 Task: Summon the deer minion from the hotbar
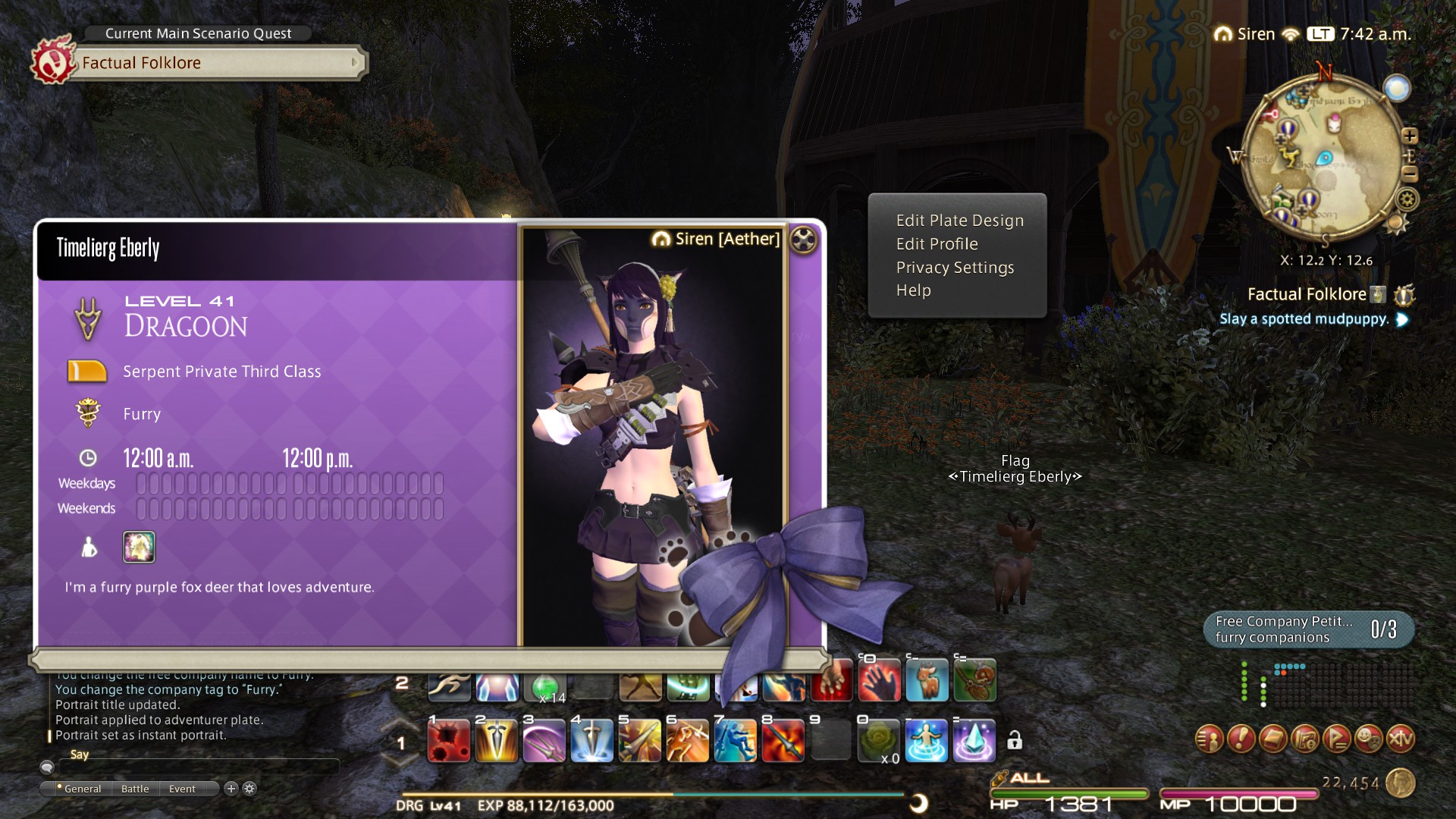927,679
